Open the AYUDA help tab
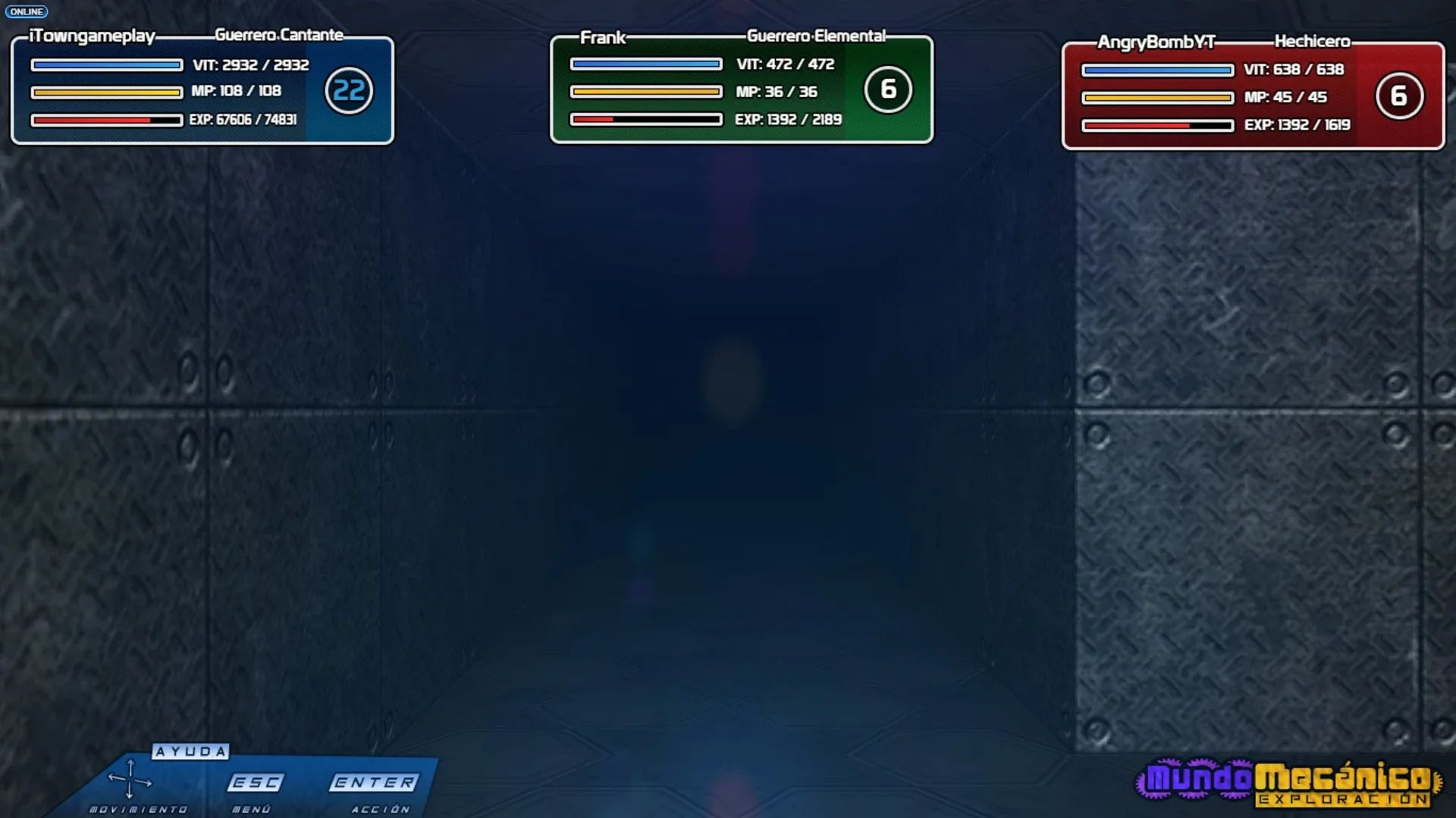1456x818 pixels. pyautogui.click(x=190, y=752)
